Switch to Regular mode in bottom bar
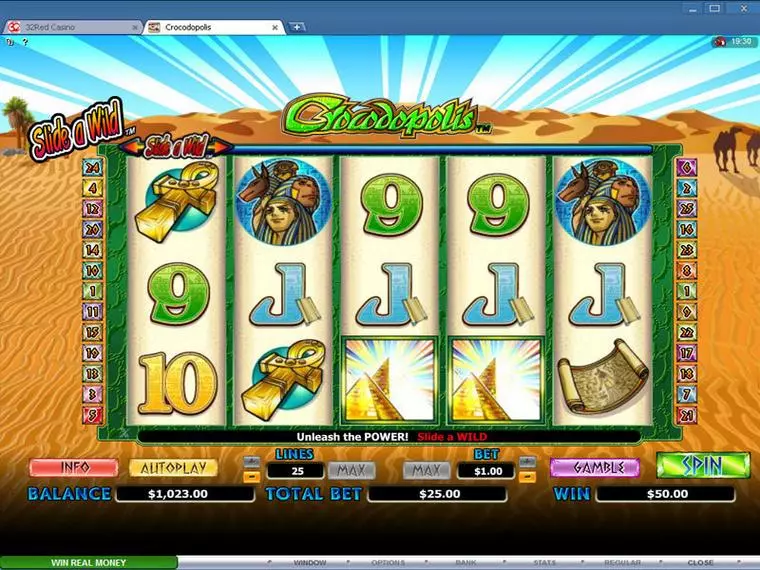The width and height of the screenshot is (760, 570). click(622, 563)
